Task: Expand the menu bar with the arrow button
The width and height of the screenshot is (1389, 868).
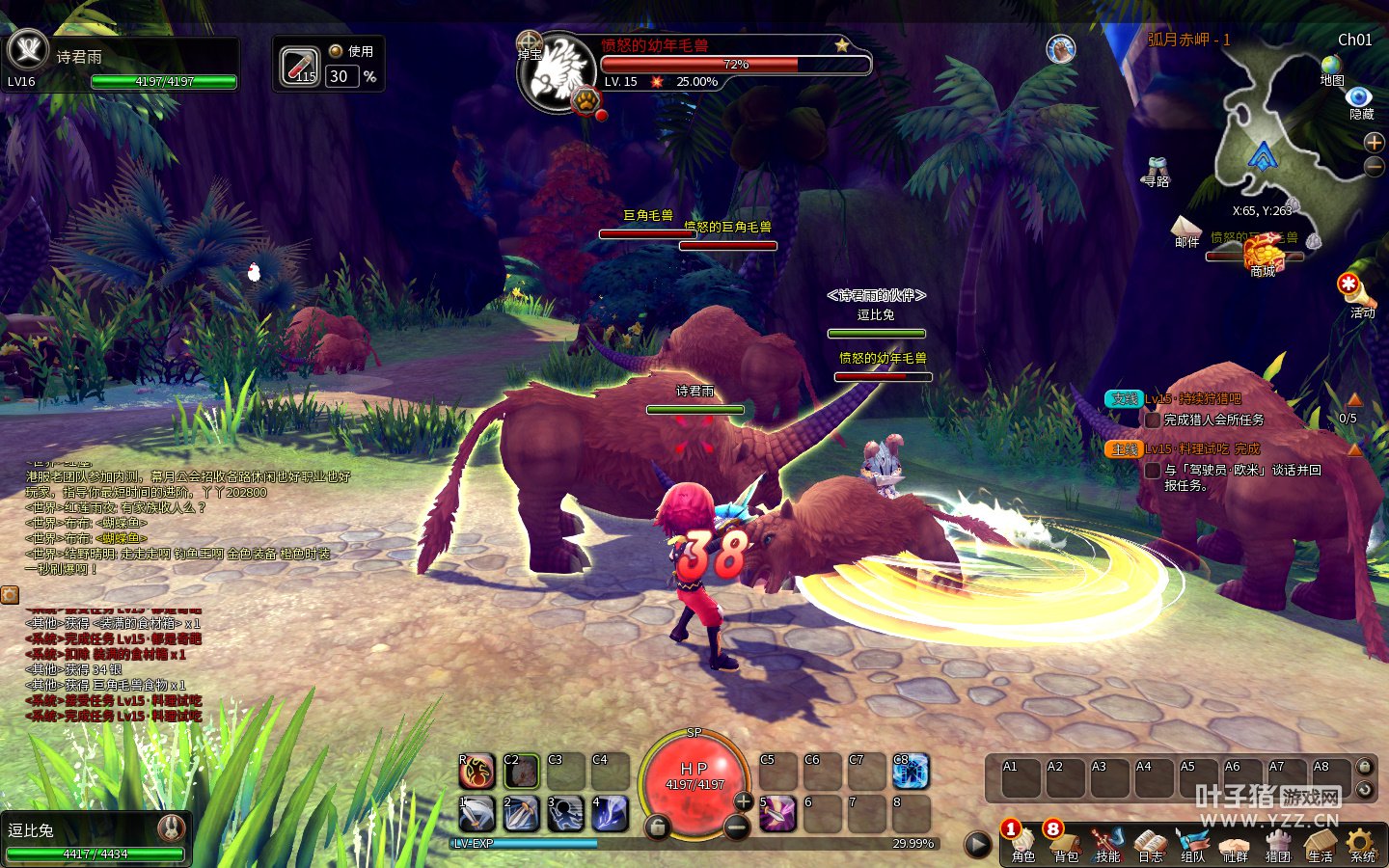Action: click(x=978, y=845)
